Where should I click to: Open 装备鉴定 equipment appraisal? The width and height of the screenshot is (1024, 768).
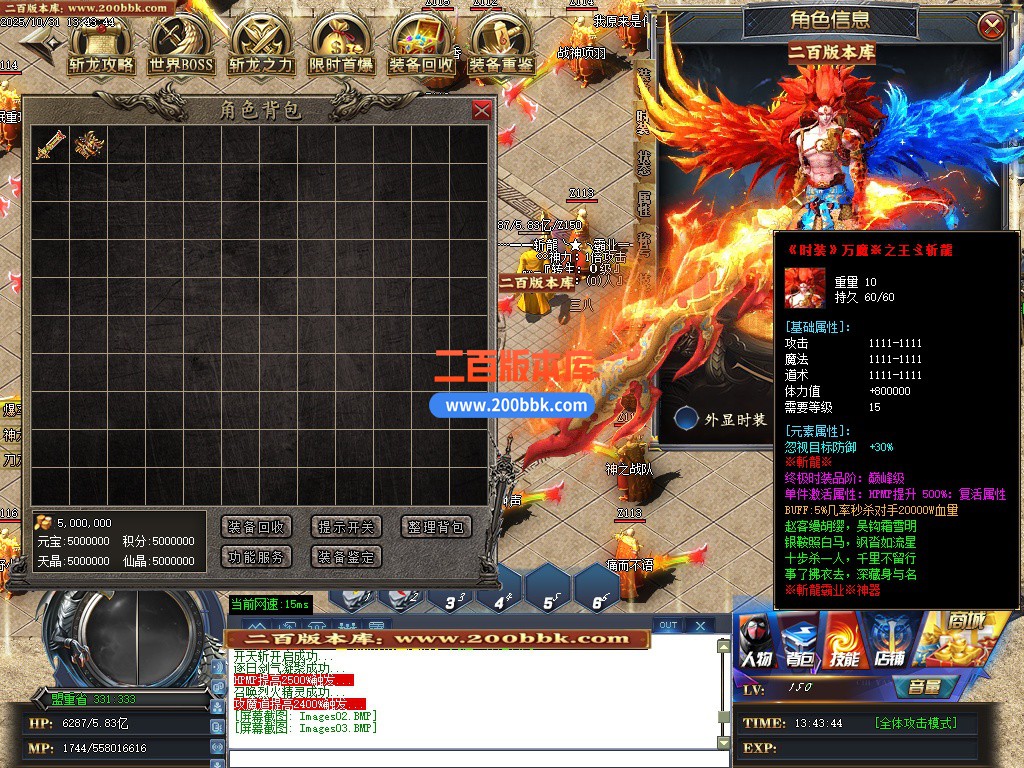pos(346,557)
